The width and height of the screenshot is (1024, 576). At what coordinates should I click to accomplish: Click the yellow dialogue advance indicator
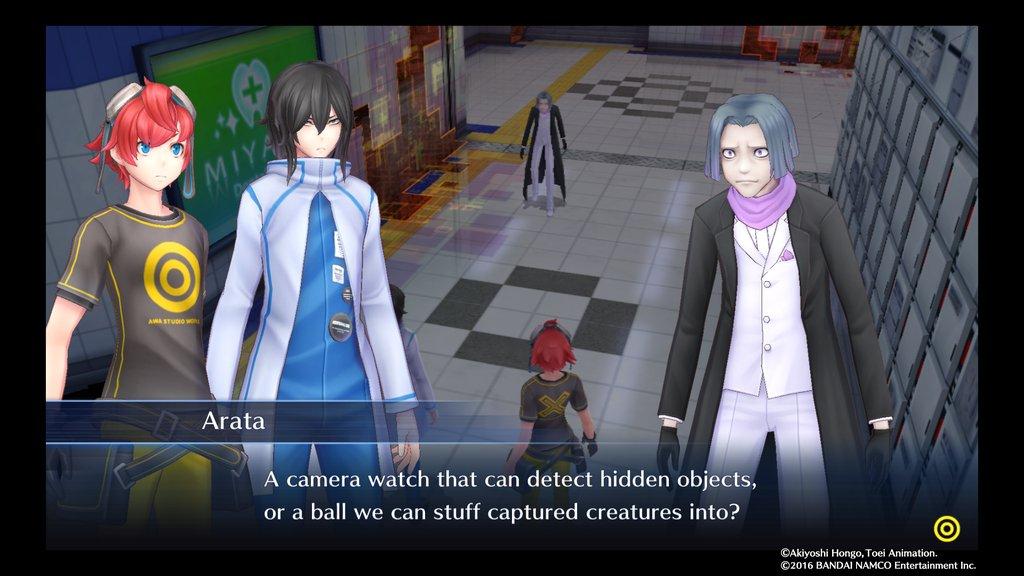coord(945,526)
